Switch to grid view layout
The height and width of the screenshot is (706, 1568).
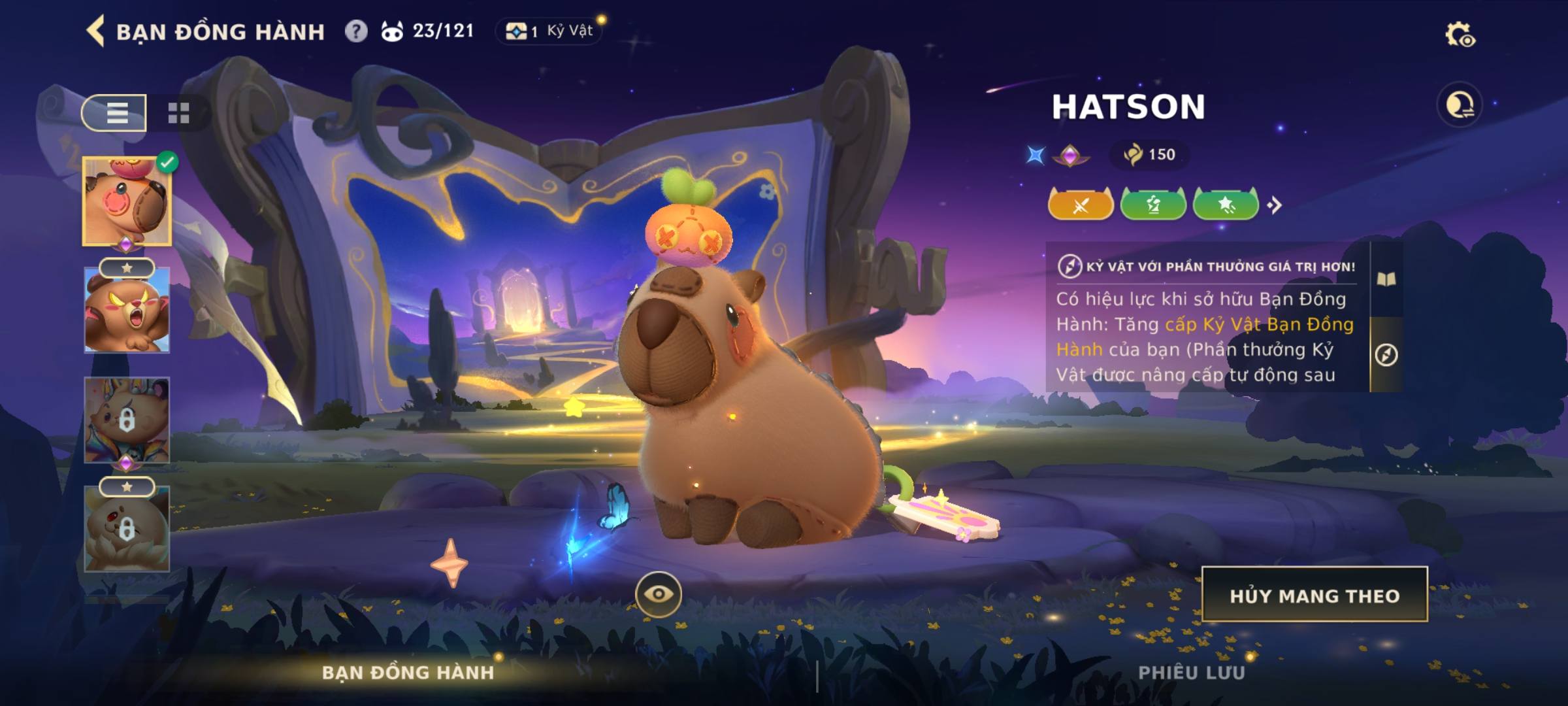178,112
